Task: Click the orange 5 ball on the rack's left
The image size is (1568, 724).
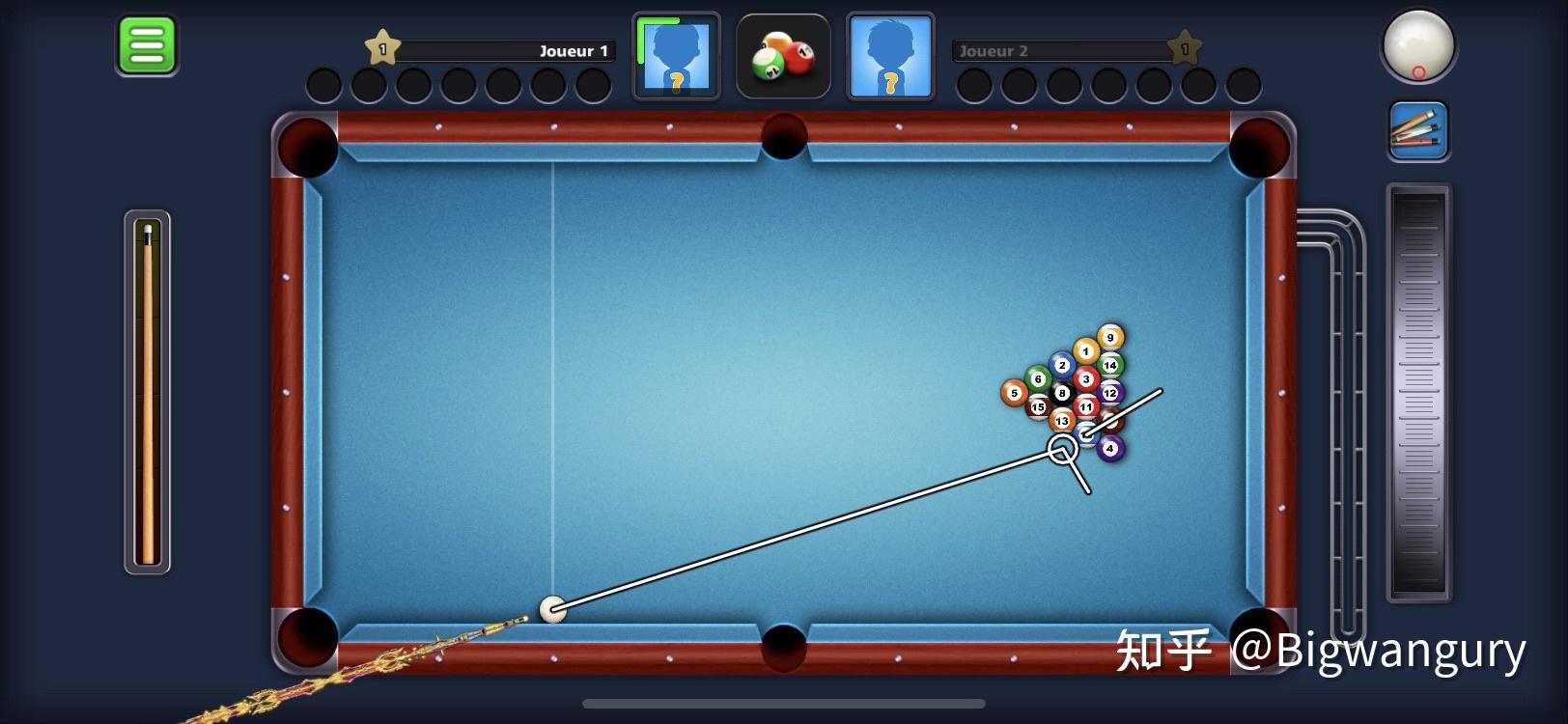Action: 1016,393
